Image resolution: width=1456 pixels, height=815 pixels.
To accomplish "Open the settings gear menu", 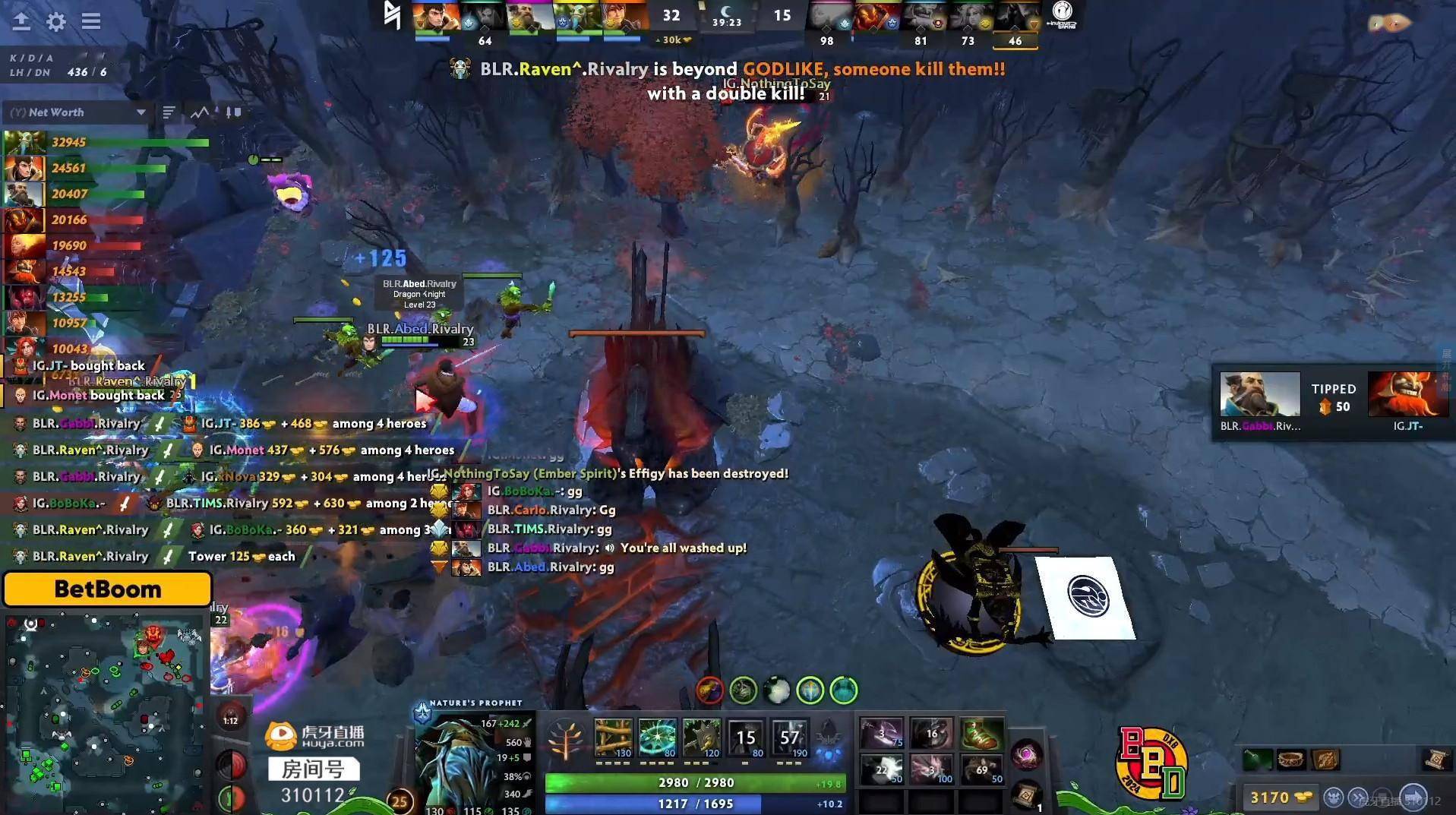I will click(56, 21).
